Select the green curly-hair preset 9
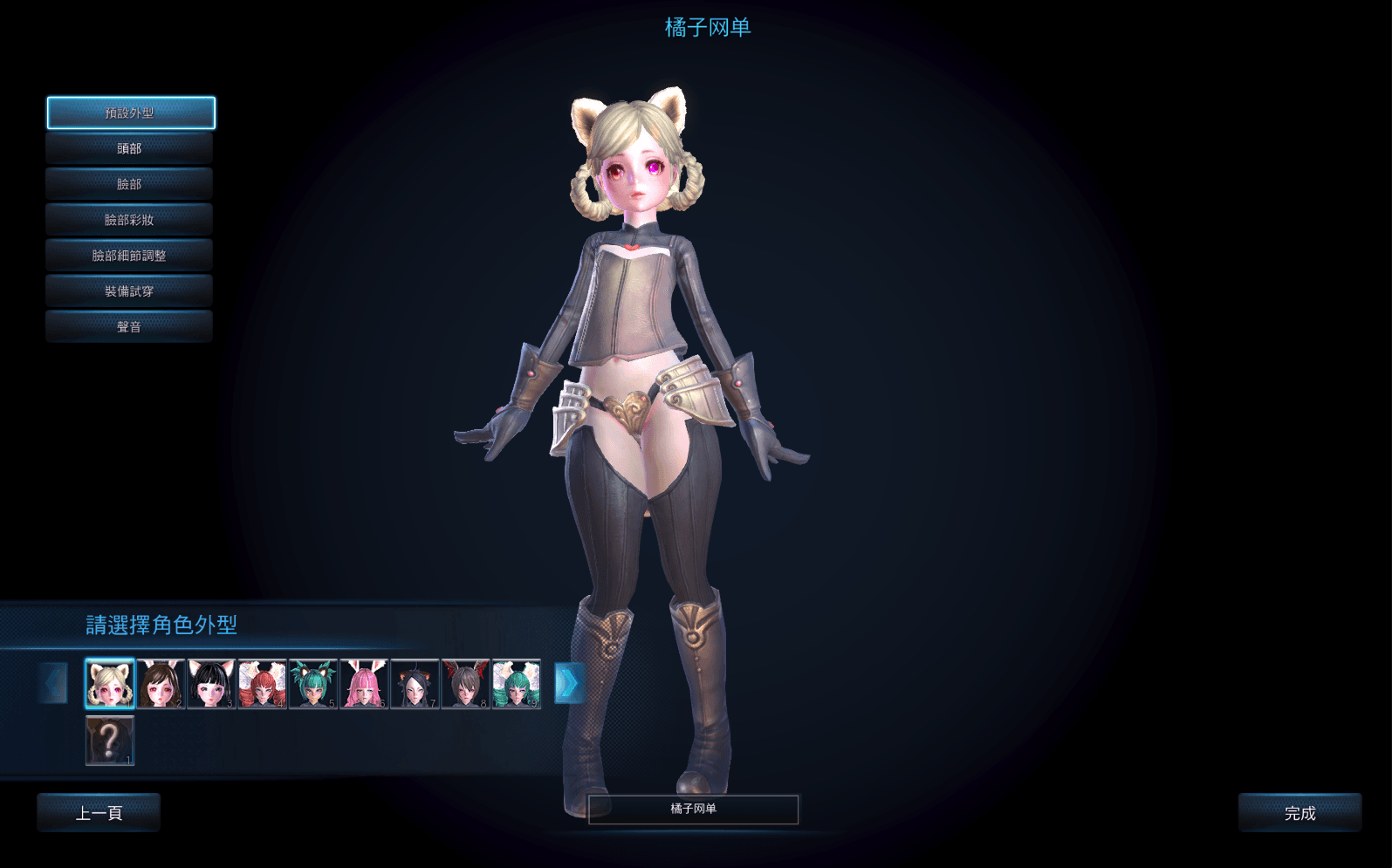Image resolution: width=1392 pixels, height=868 pixels. (x=516, y=683)
